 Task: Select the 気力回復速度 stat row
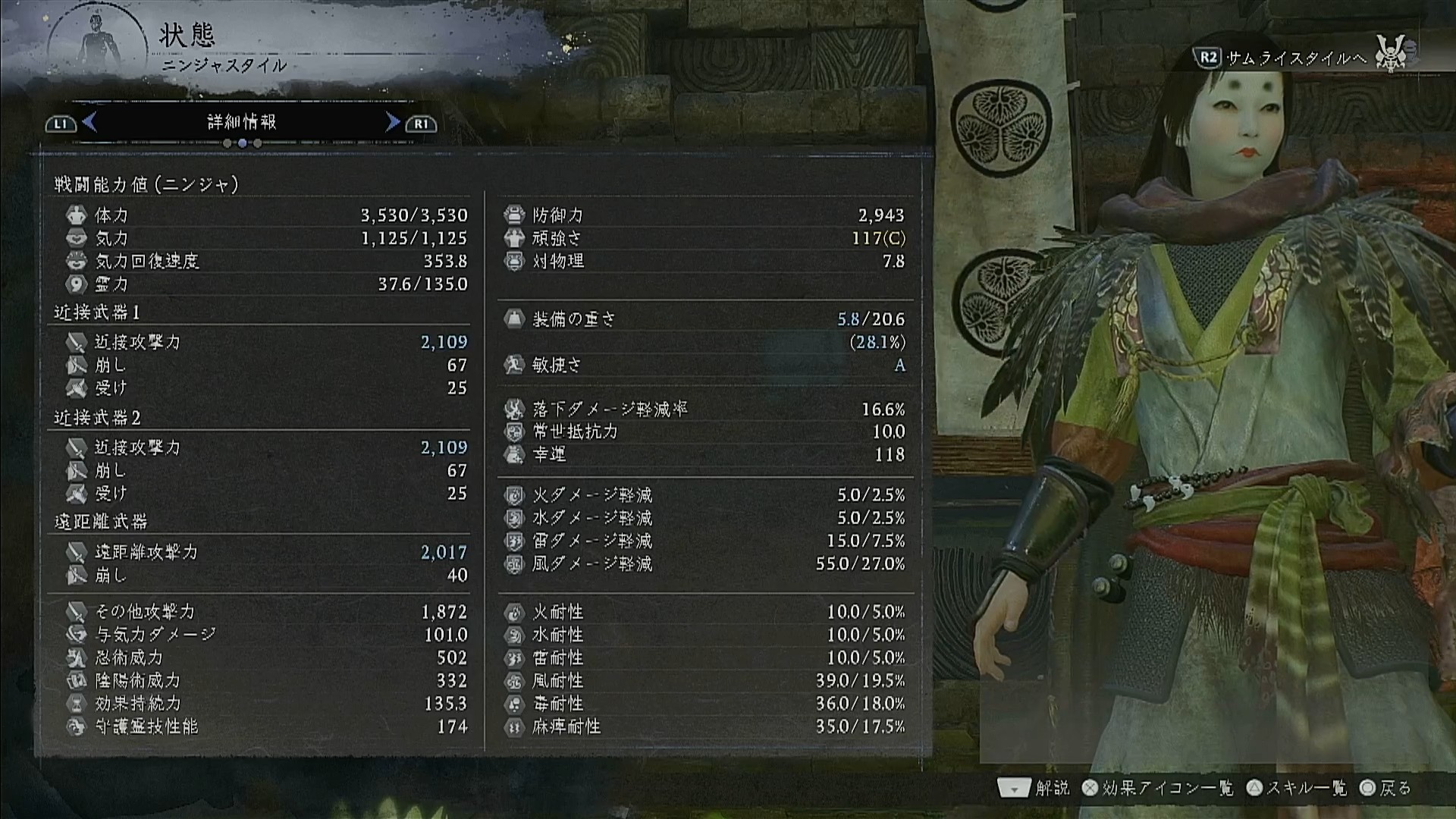pyautogui.click(x=265, y=262)
